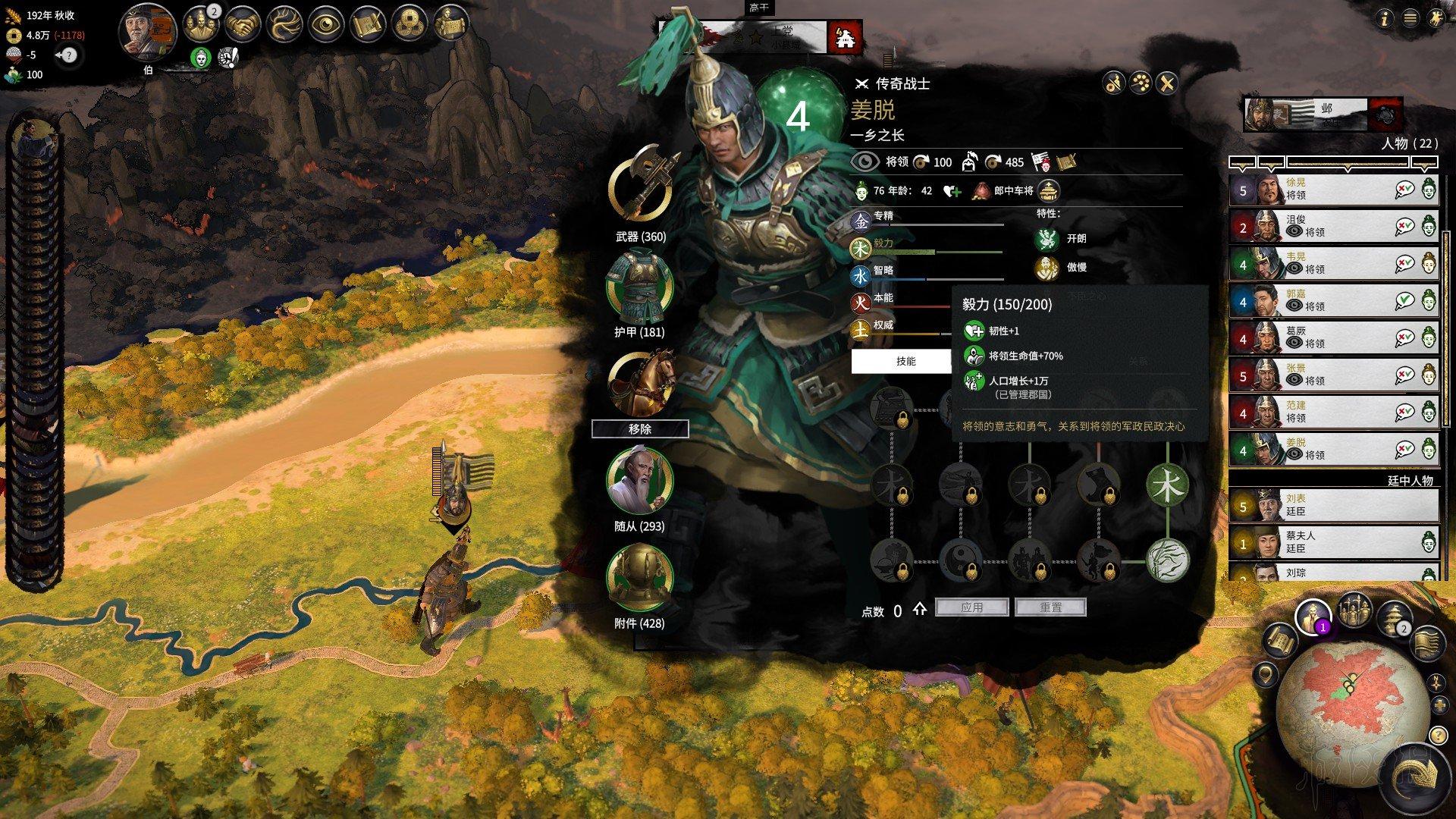The width and height of the screenshot is (1456, 819).
Task: Select 徐晃 in the character list
Action: click(1332, 190)
